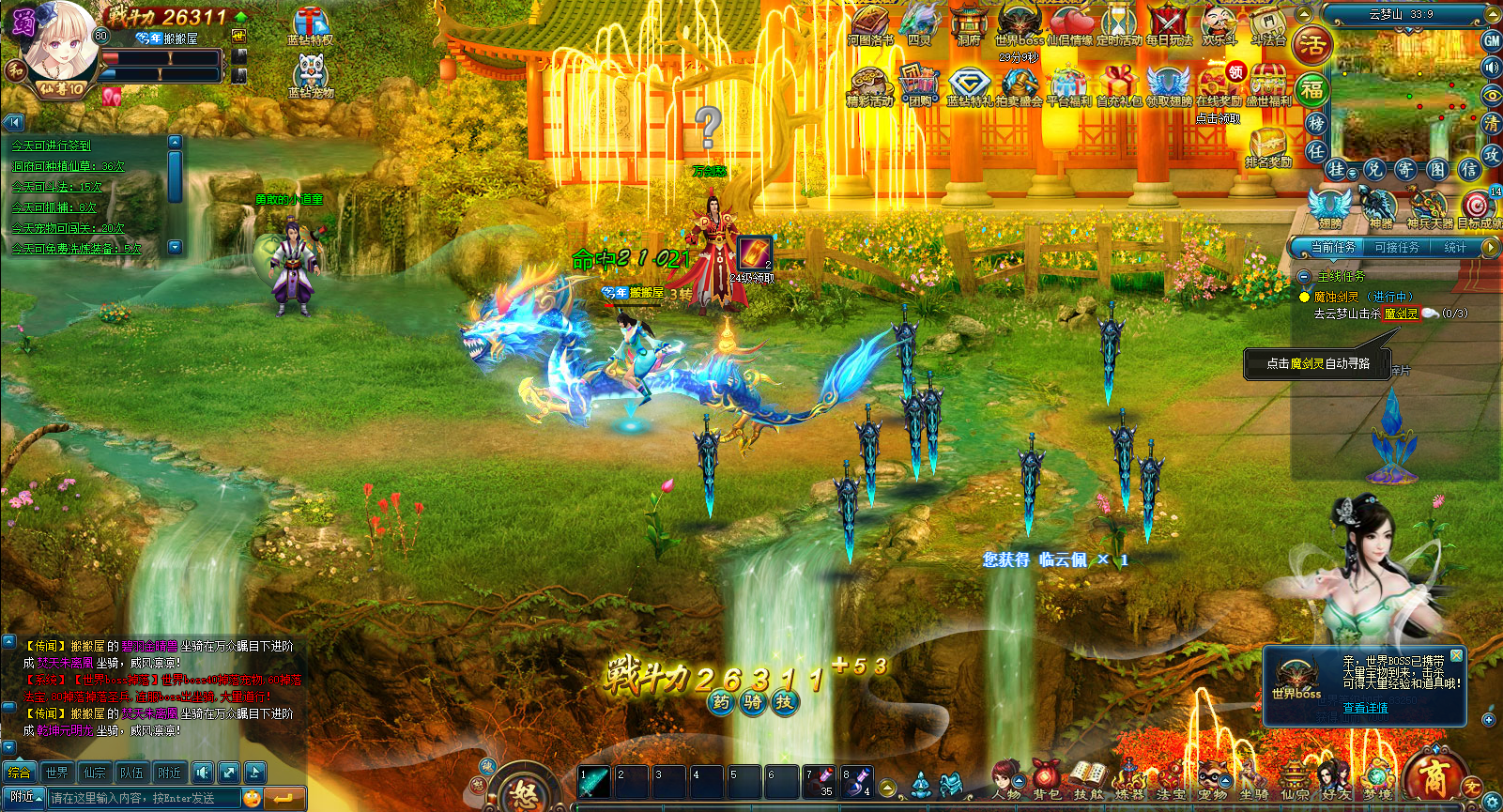Switch chat to the 队伍 tab
1503x812 pixels.
132,773
